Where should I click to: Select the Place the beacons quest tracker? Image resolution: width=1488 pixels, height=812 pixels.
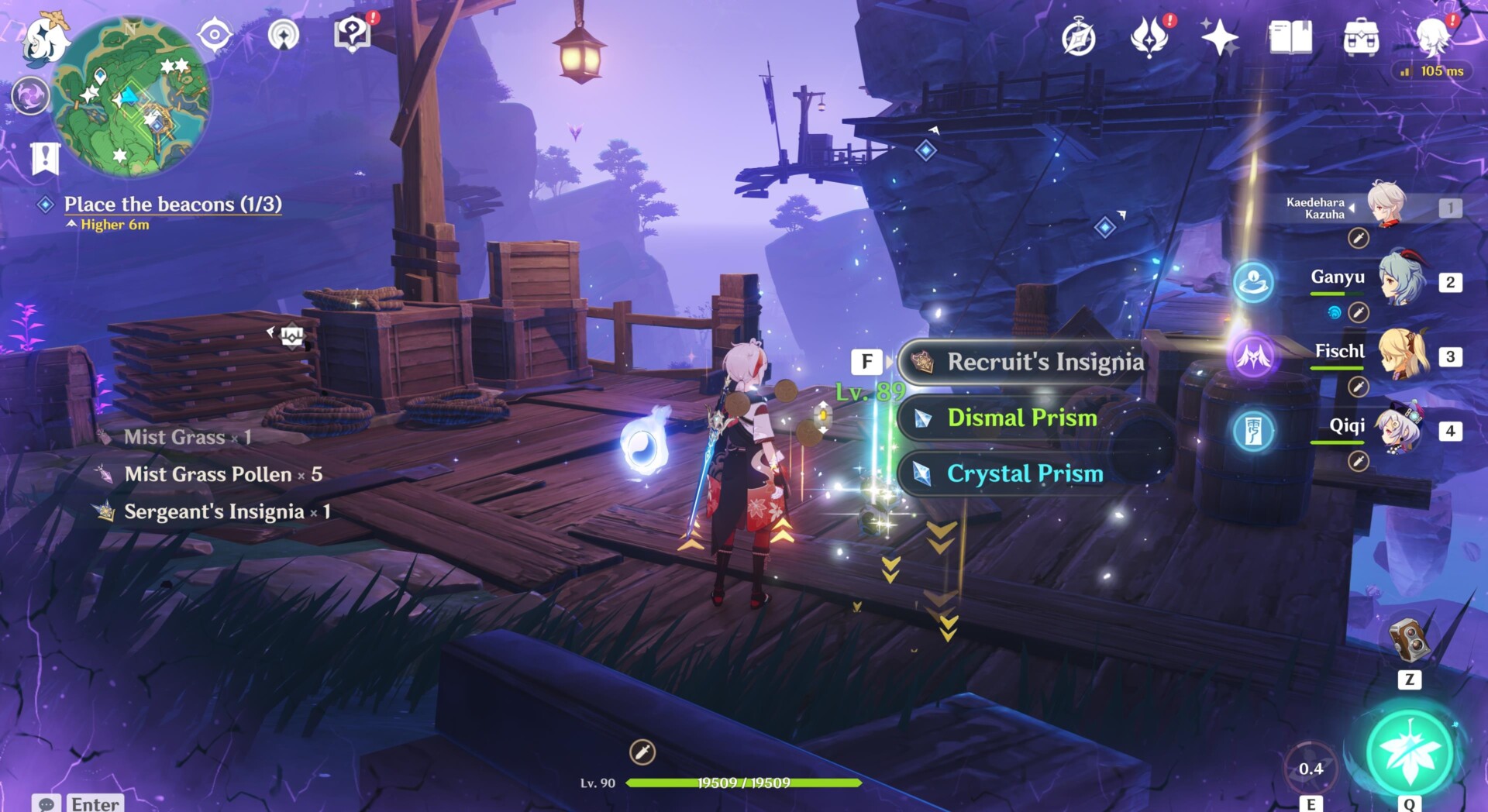coord(172,205)
